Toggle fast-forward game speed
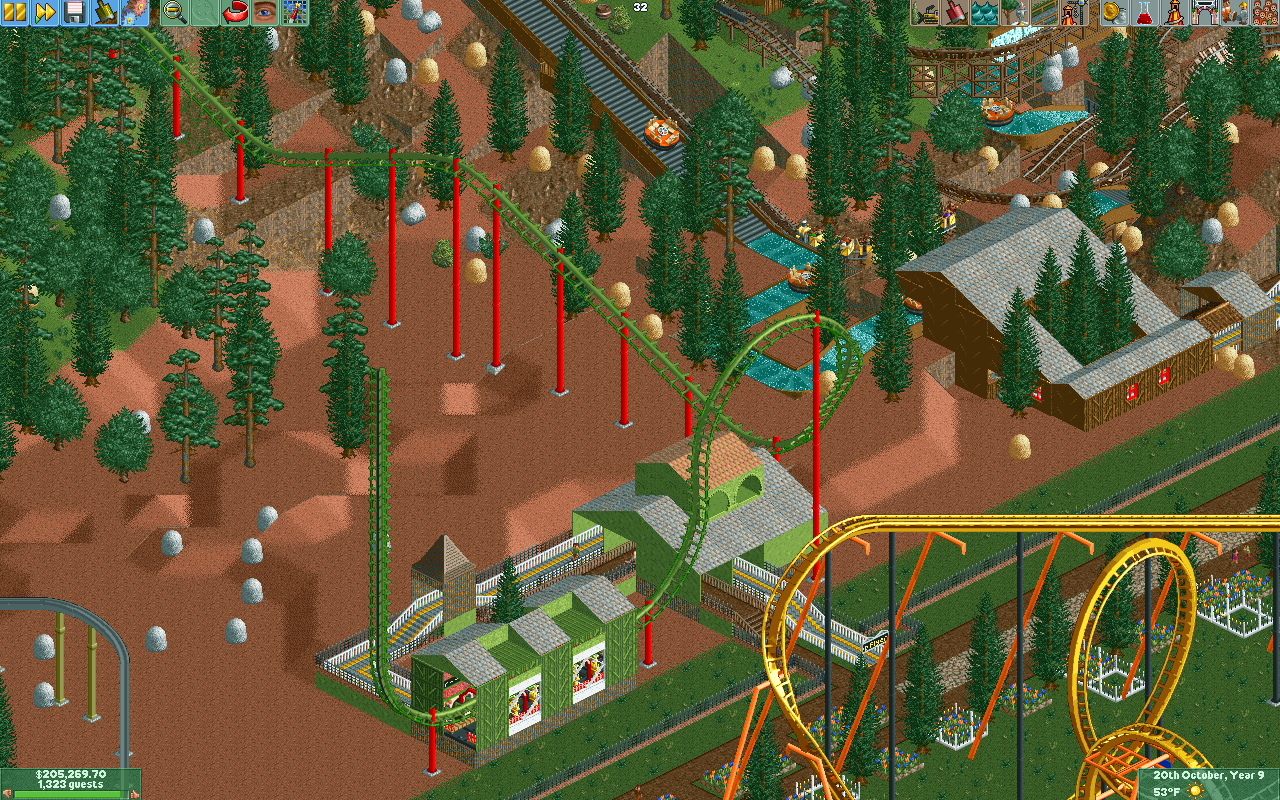 click(x=45, y=13)
